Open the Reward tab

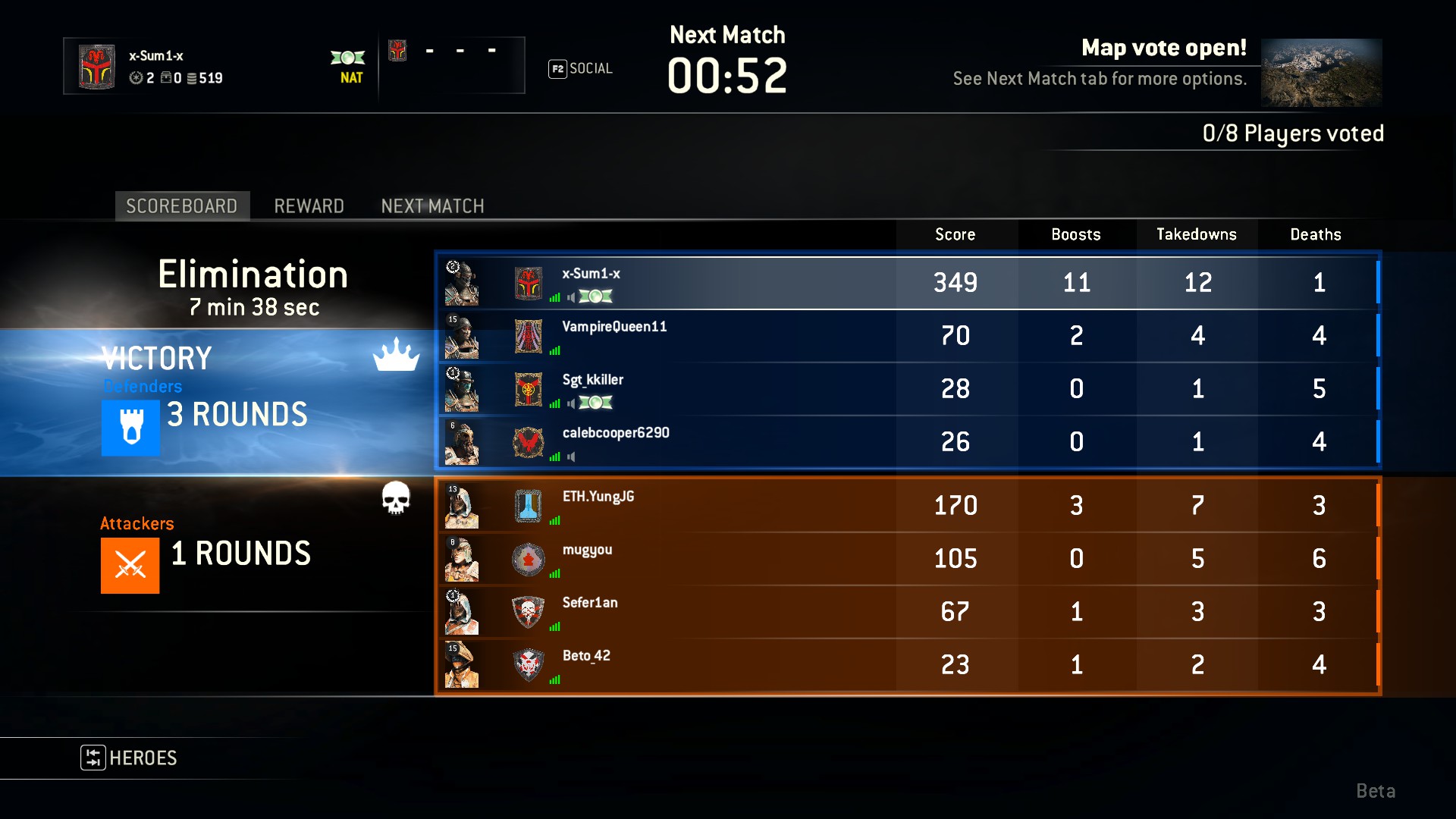(309, 206)
